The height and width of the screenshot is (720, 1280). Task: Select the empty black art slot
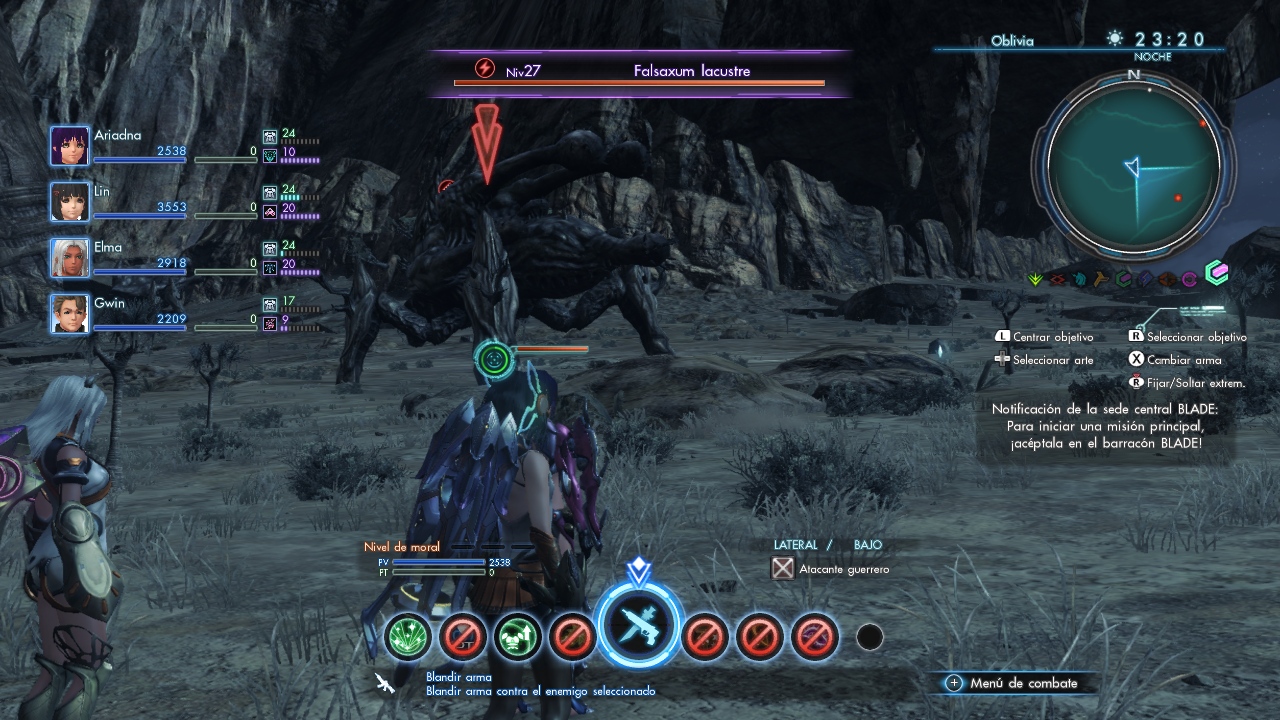click(870, 637)
